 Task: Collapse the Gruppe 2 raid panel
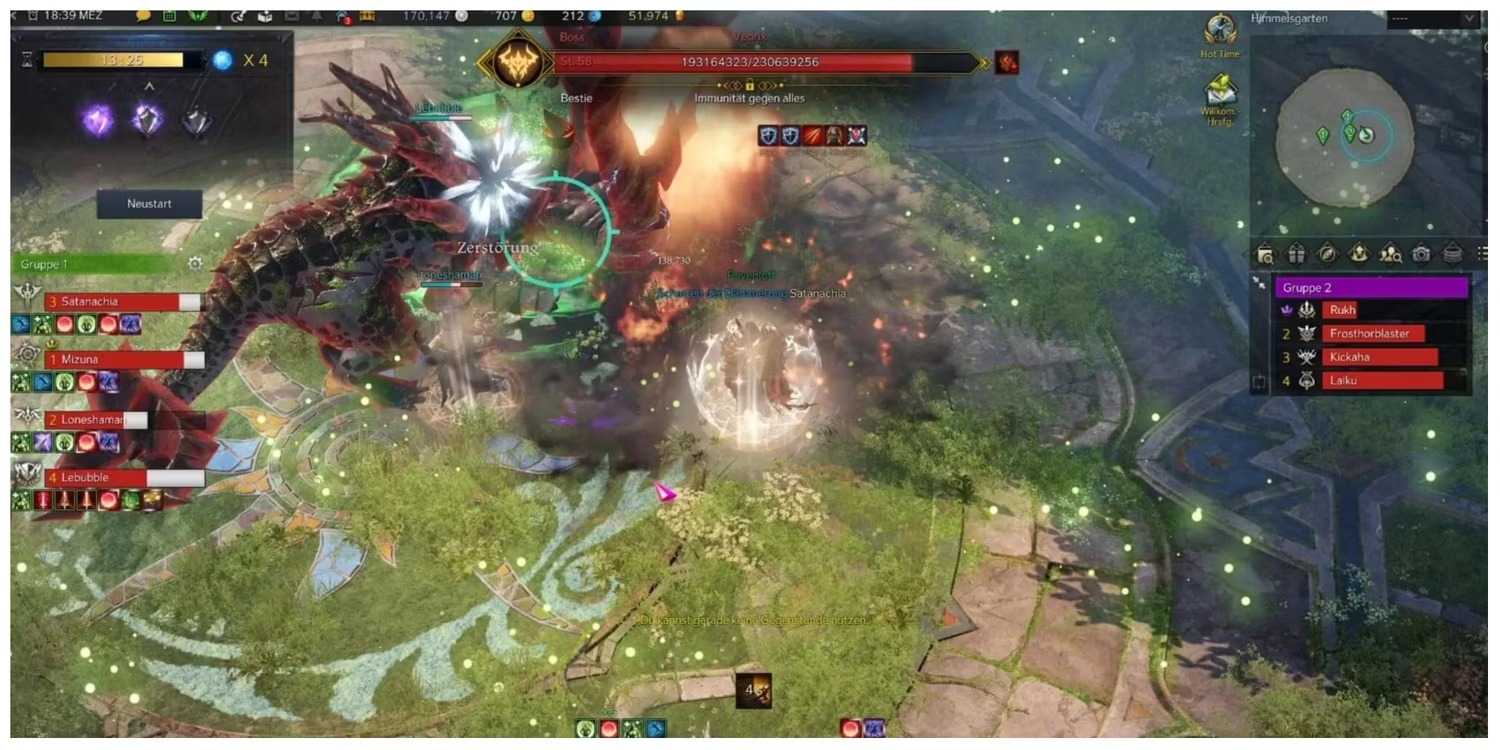pyautogui.click(x=1258, y=284)
